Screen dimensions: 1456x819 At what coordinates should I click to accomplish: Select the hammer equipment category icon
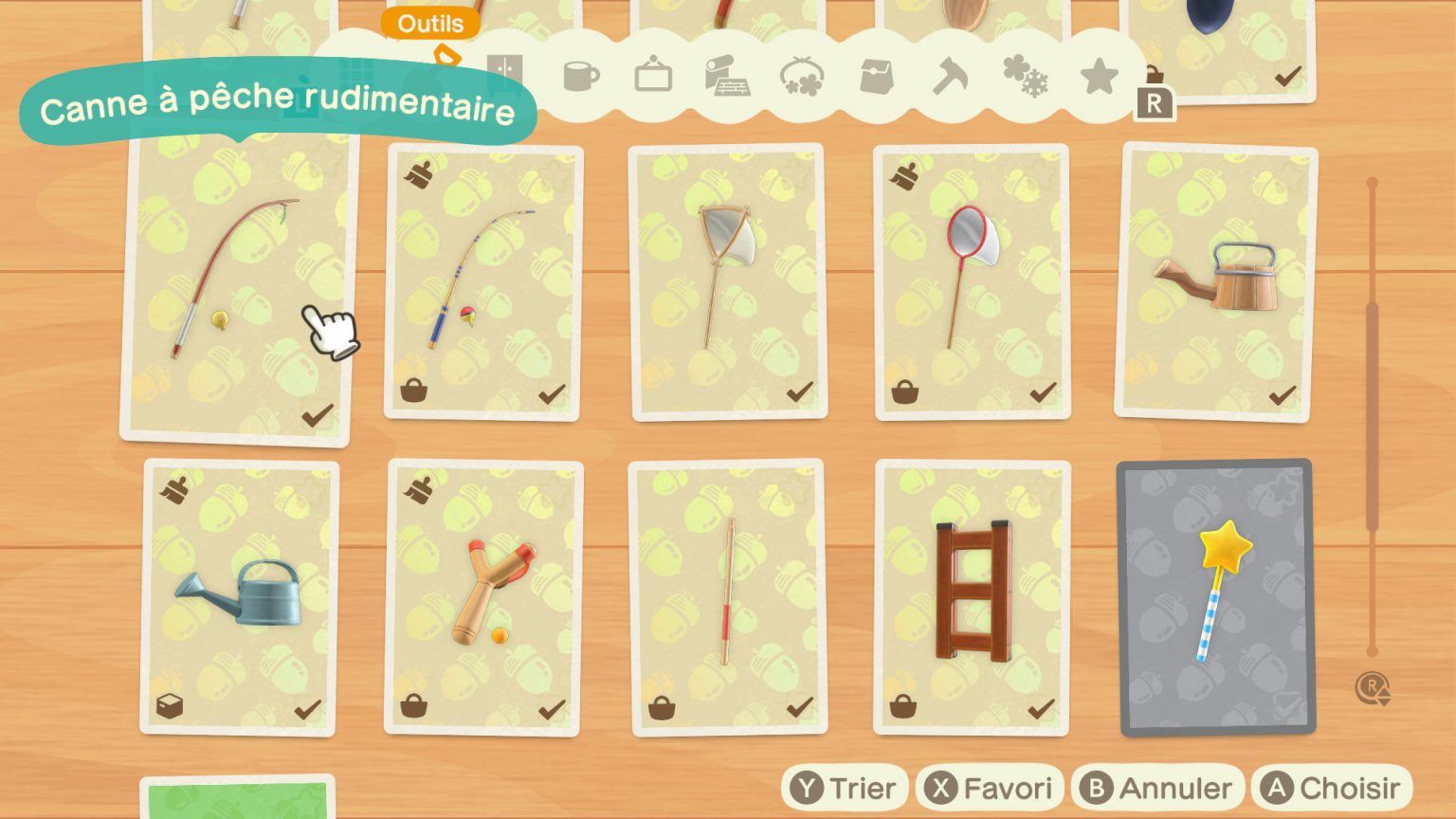[x=952, y=78]
